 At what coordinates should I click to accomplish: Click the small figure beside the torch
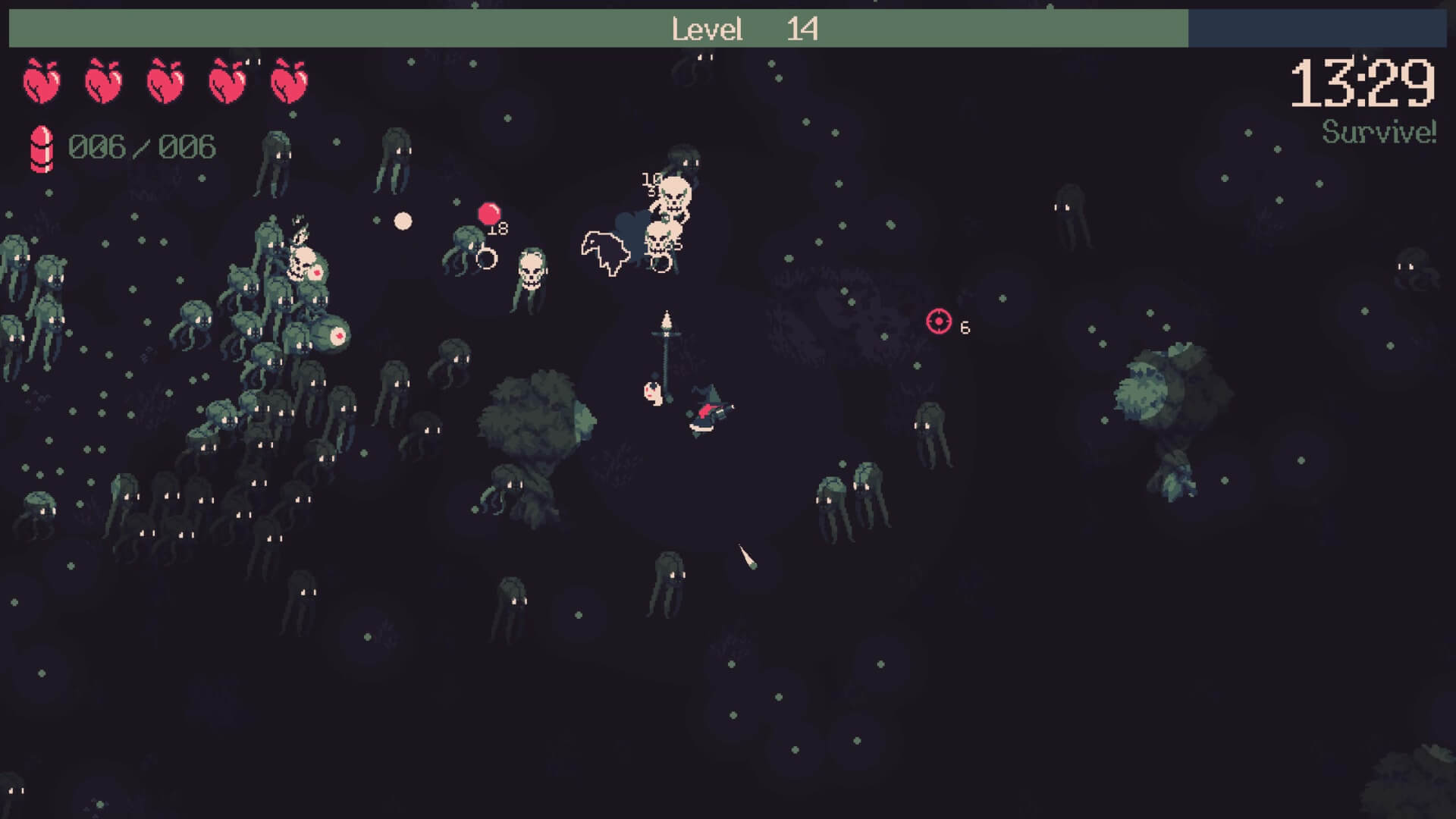point(651,393)
